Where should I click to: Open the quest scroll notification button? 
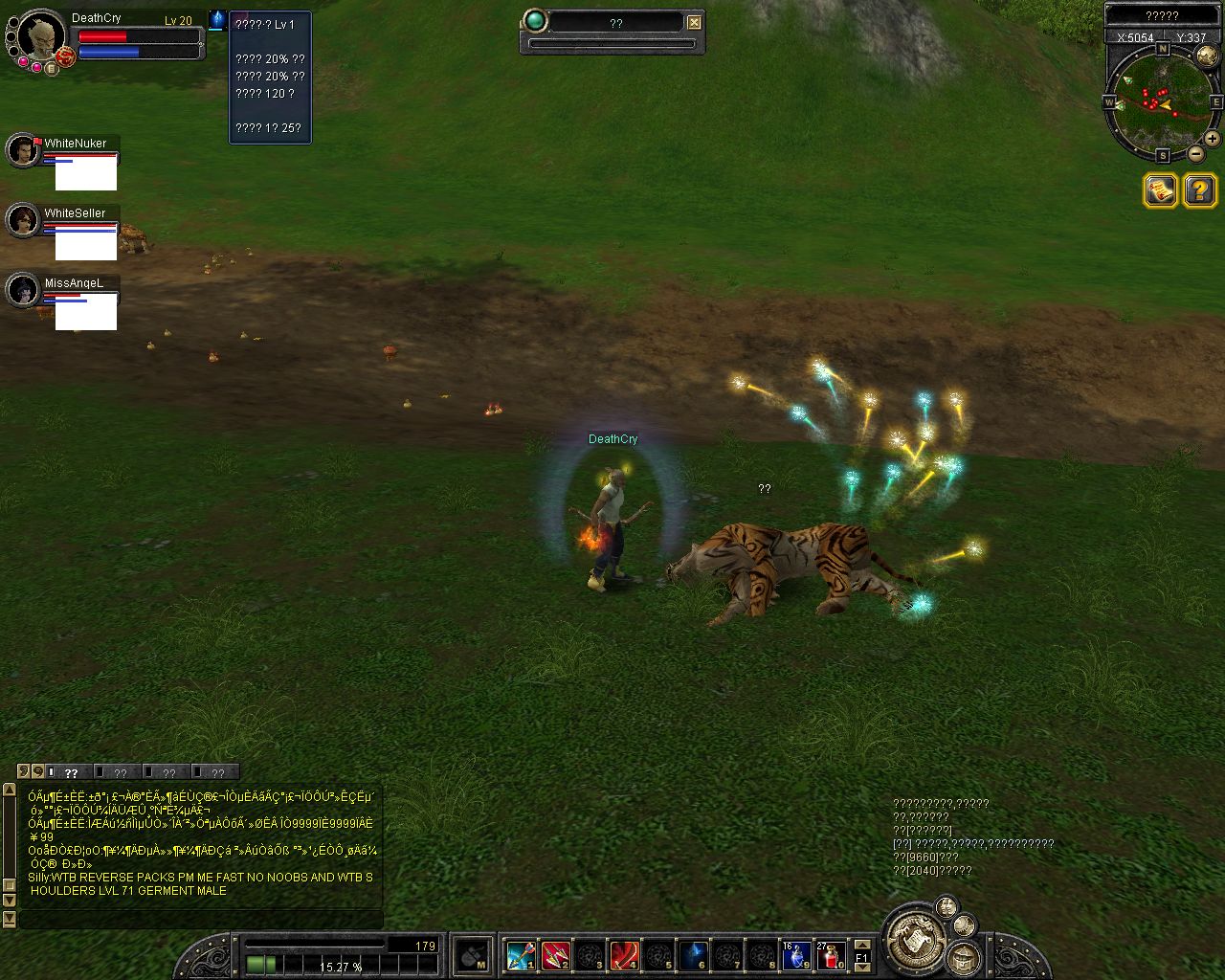click(1160, 190)
